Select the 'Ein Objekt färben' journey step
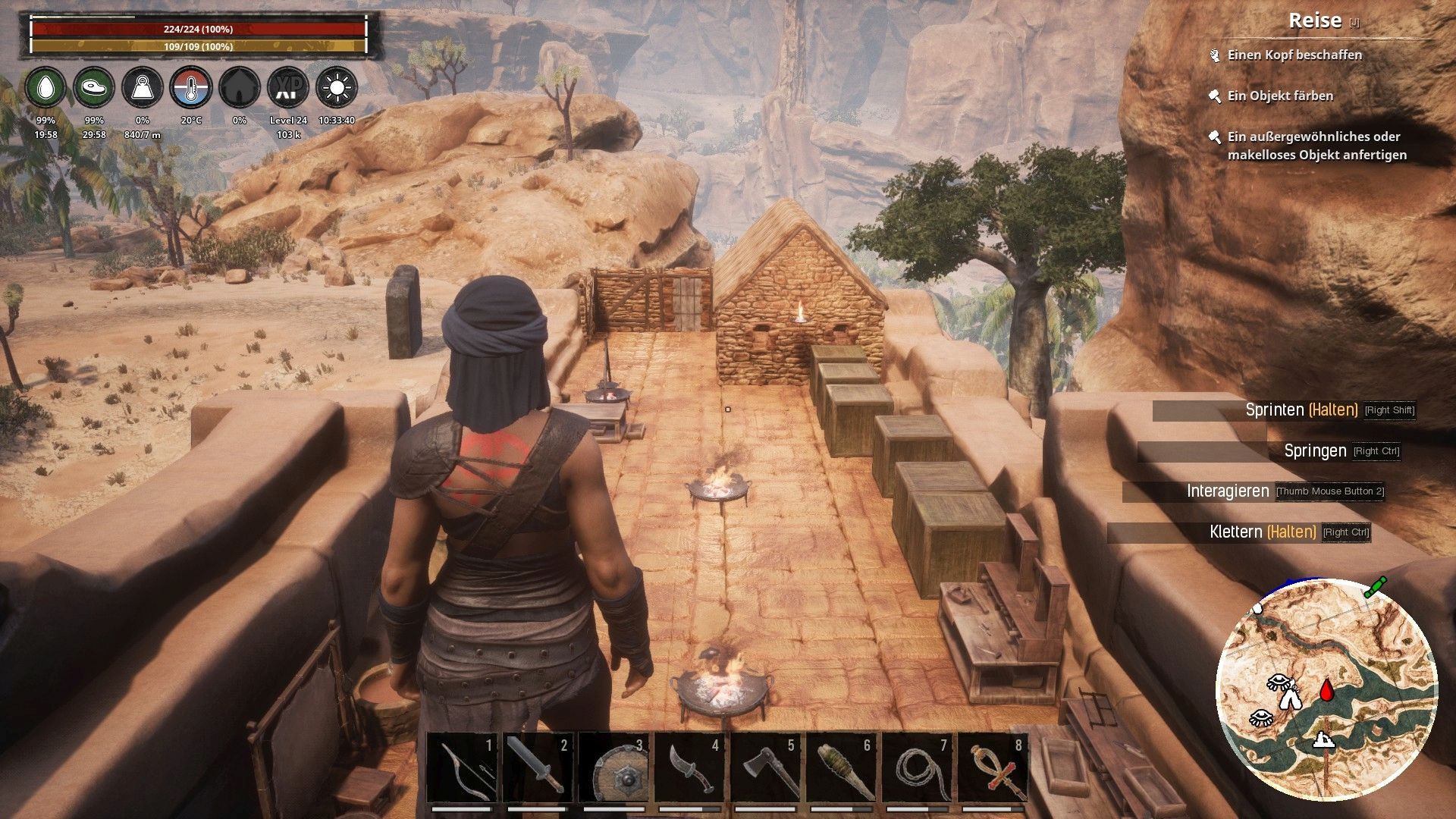This screenshot has width=1456, height=819. (1280, 96)
